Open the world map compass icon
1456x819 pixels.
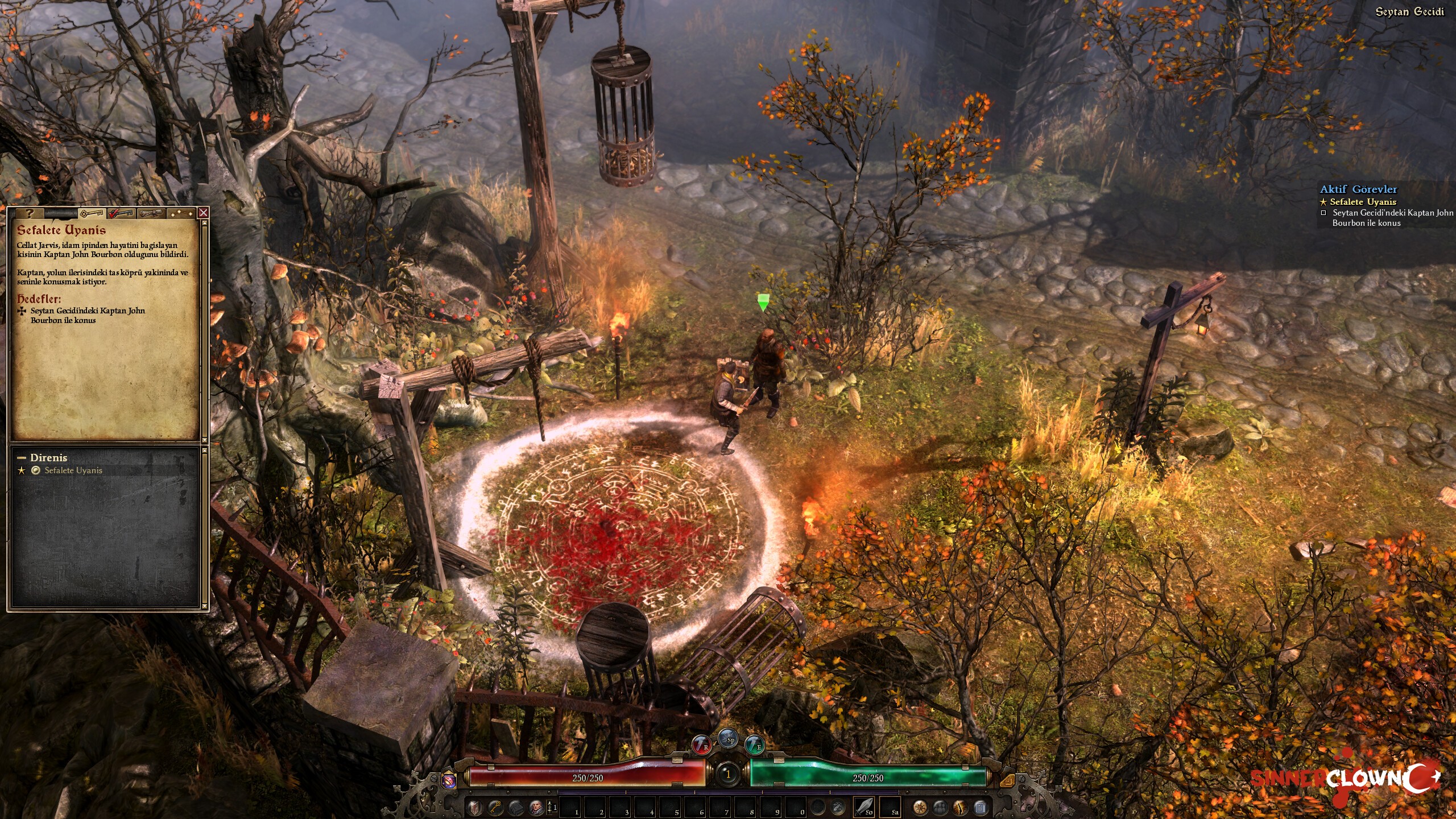920,807
